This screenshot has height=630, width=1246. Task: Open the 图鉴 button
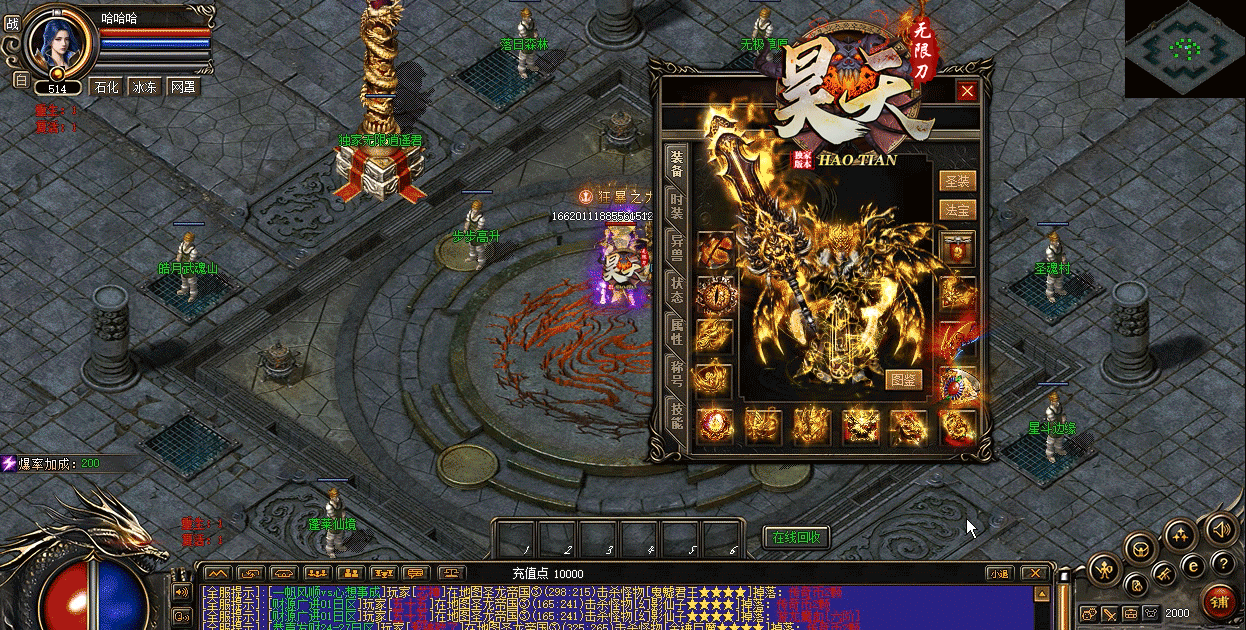904,379
